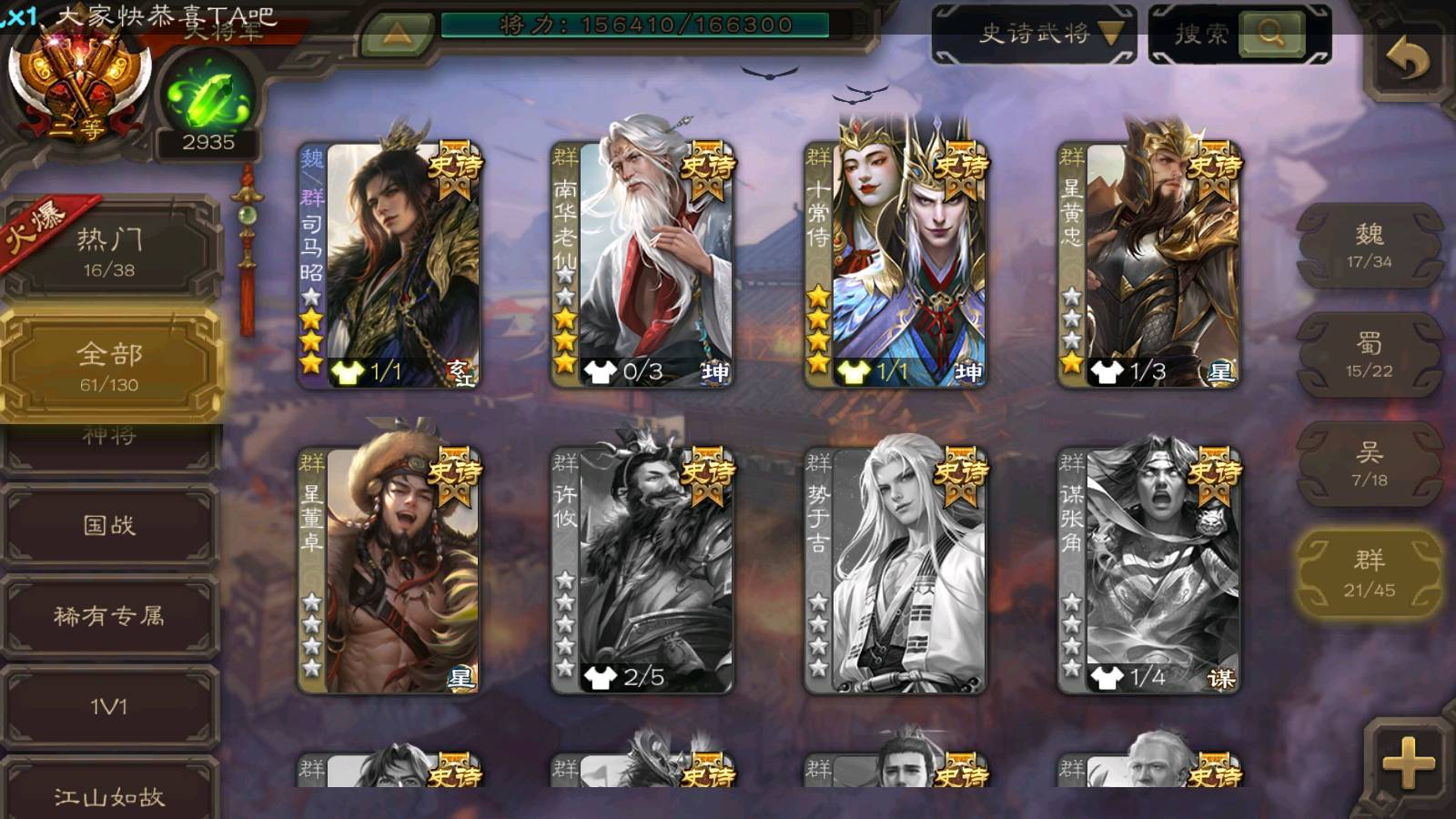Filter heroes by 蜀 faction

(1369, 355)
